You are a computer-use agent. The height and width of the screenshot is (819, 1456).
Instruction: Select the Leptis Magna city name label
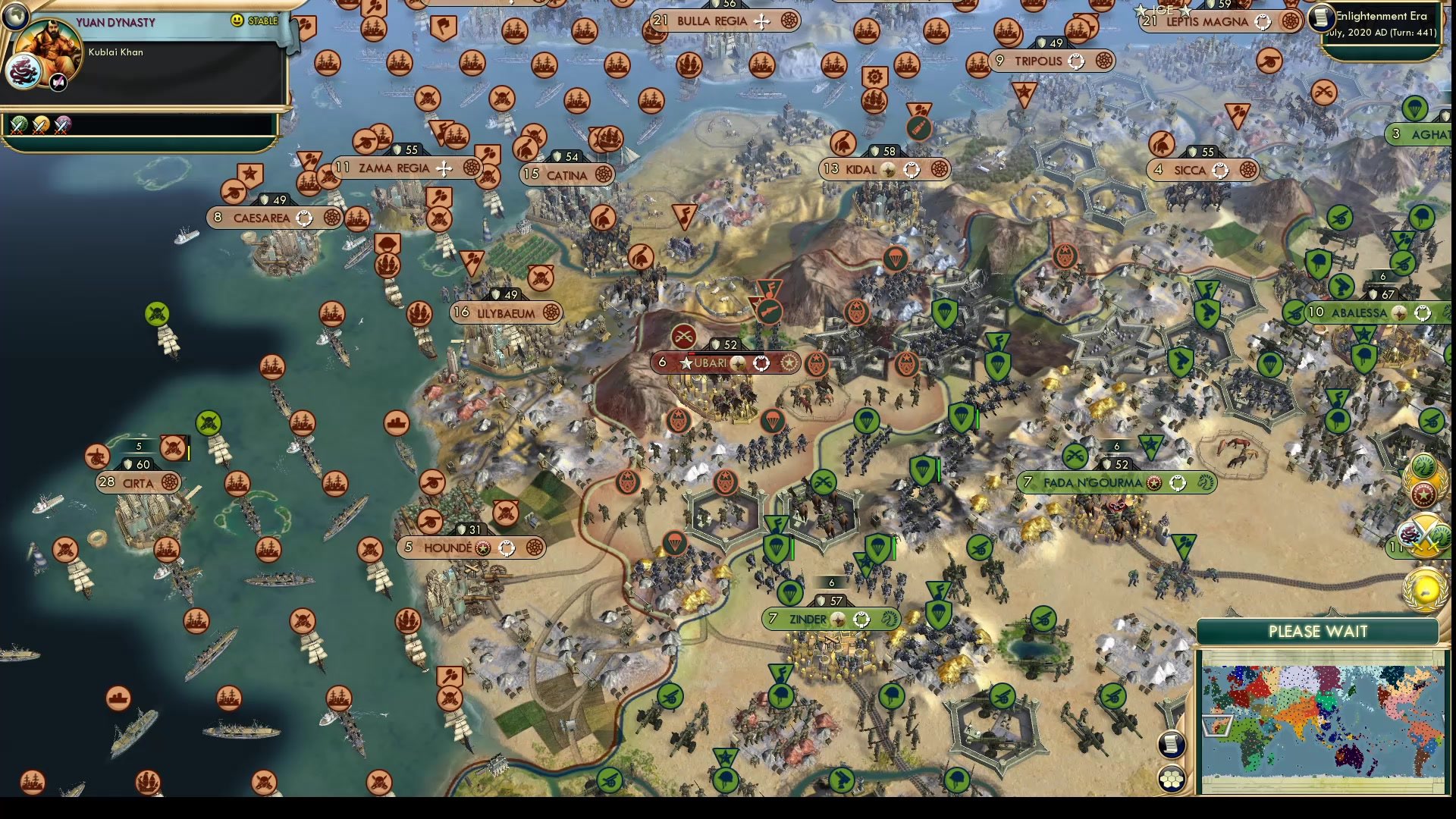coord(1208,22)
